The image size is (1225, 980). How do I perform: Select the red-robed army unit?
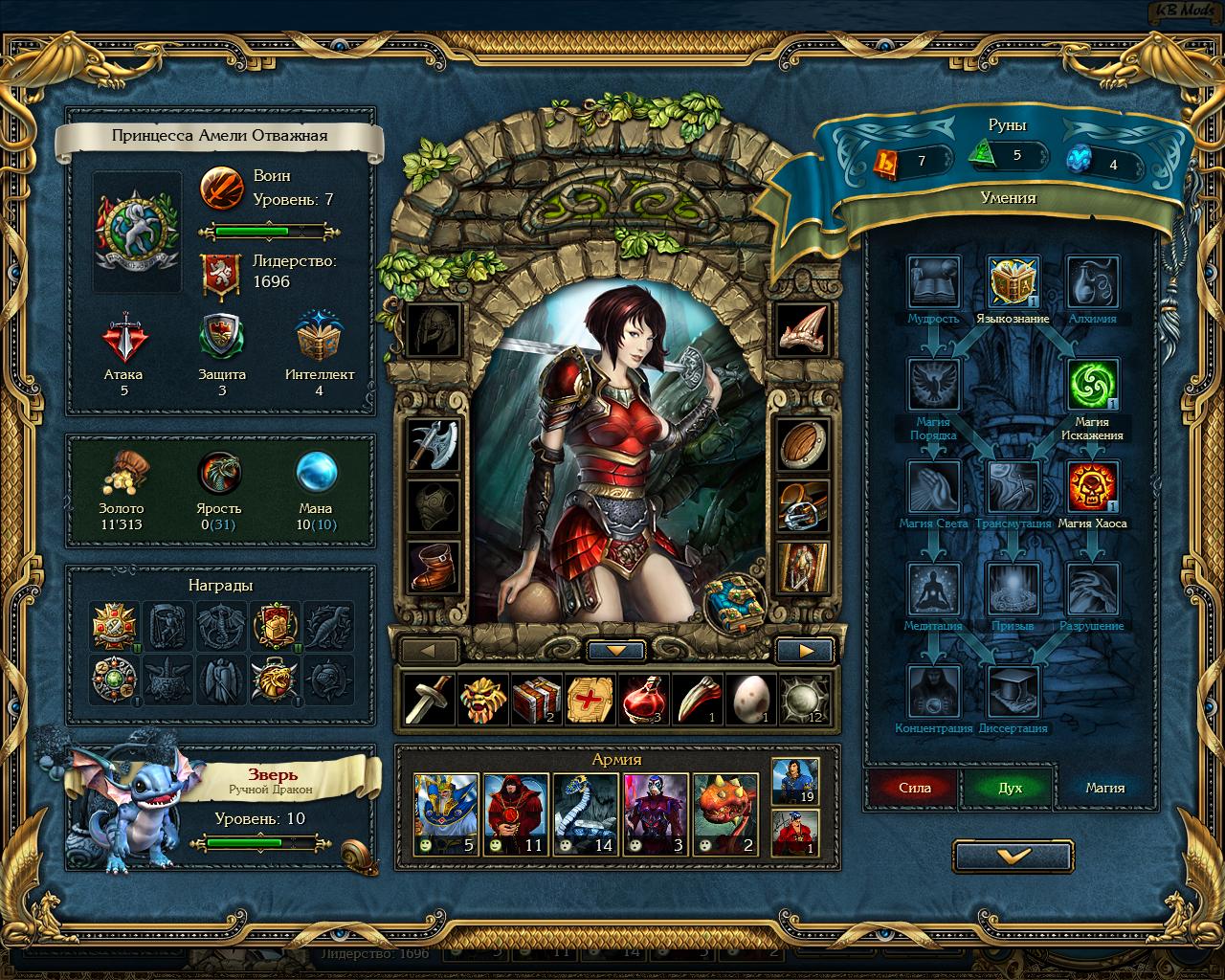[x=517, y=813]
